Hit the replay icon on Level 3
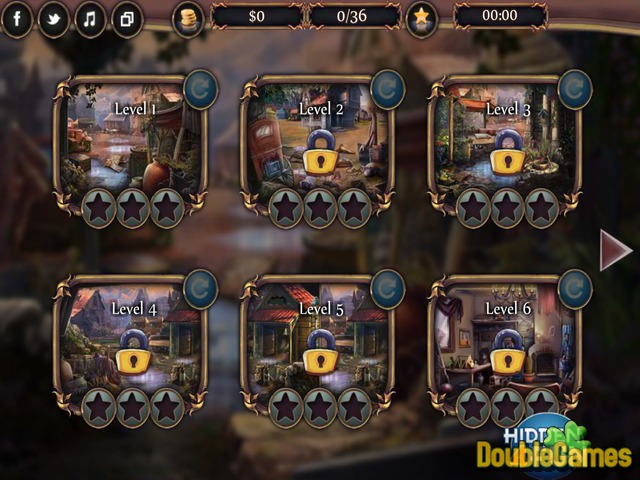The height and width of the screenshot is (480, 640). 575,88
